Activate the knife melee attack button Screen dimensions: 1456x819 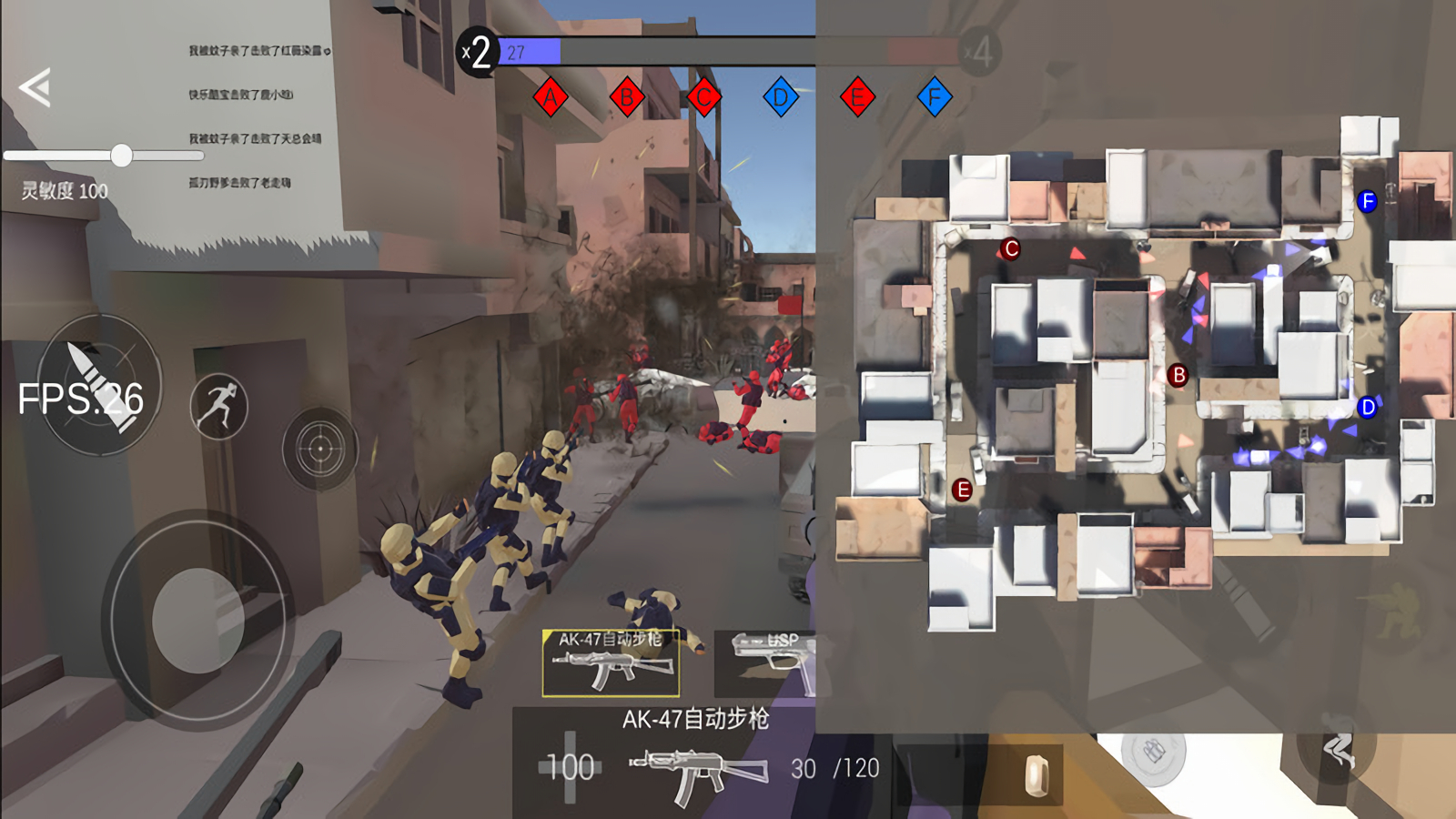click(x=99, y=385)
